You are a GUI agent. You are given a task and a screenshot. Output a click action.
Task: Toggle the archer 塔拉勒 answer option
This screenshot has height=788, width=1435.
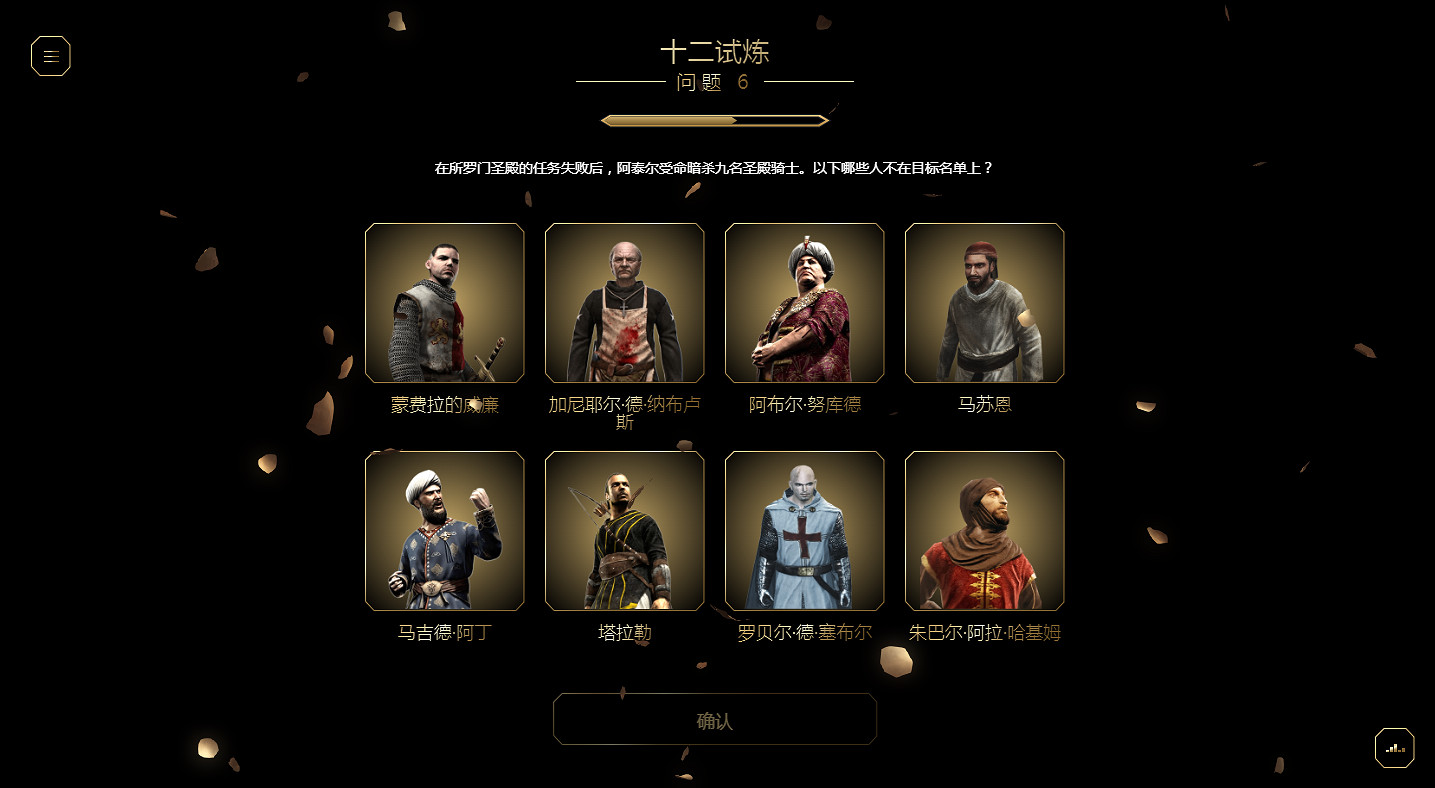coord(624,530)
